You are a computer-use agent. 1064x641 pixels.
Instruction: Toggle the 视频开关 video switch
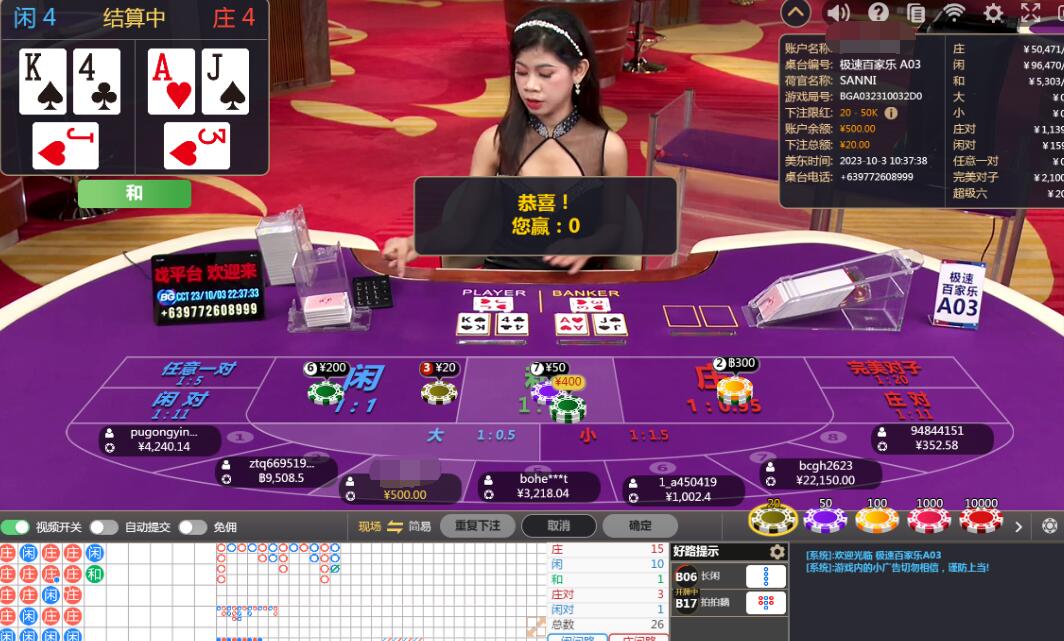16,527
